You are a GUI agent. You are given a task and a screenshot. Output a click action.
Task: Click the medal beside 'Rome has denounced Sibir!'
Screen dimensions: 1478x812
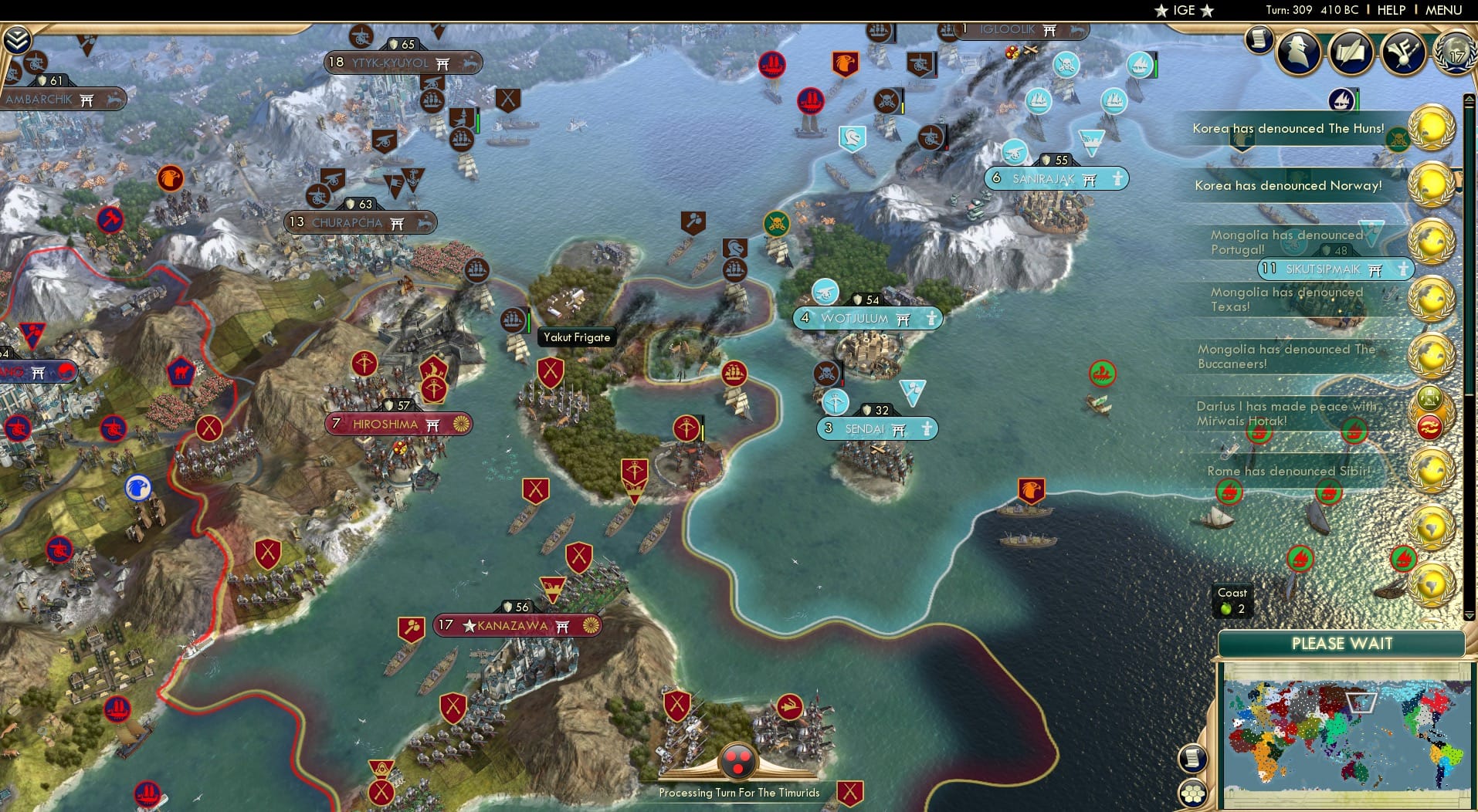(x=1431, y=470)
